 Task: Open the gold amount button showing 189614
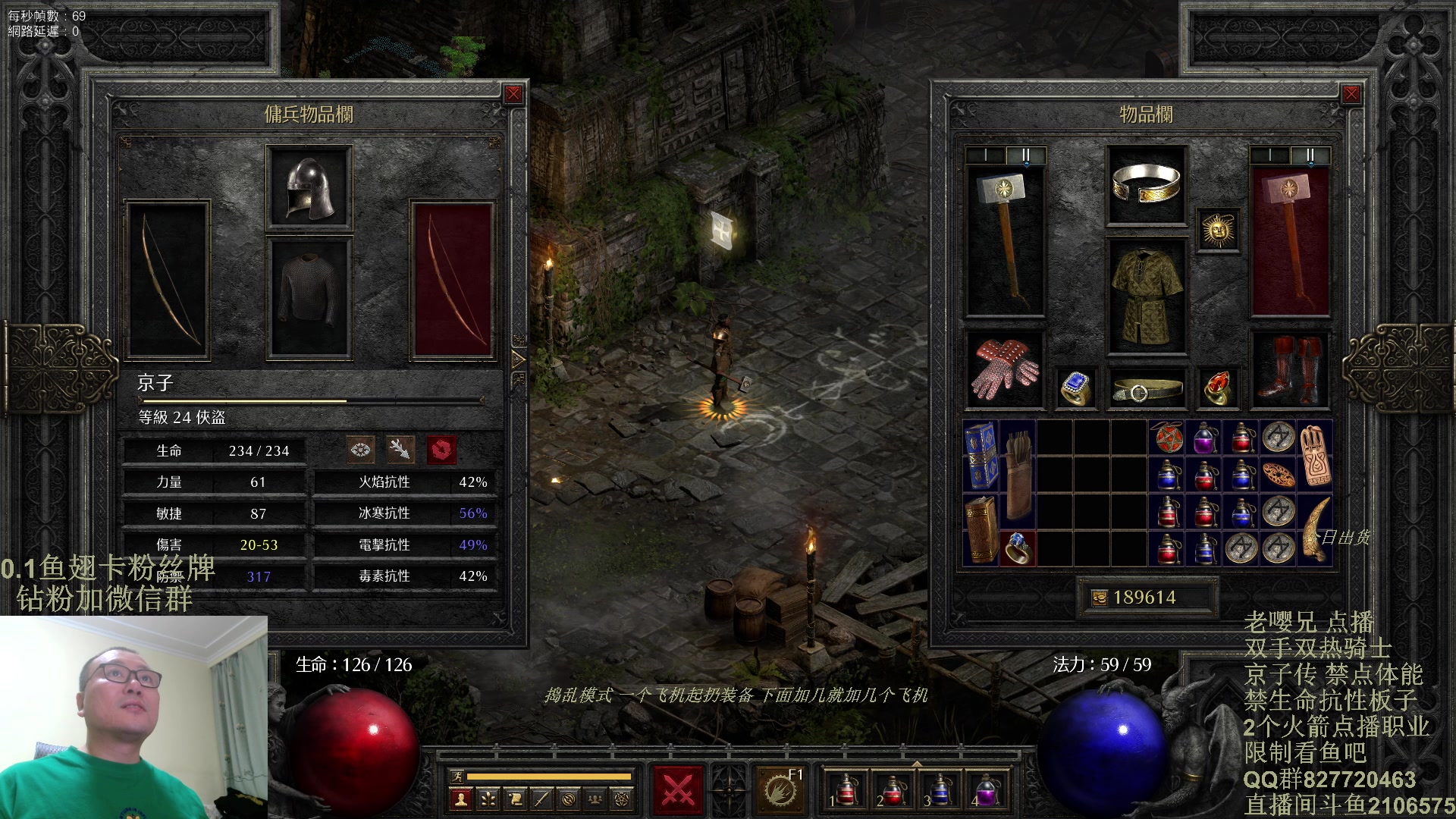(1145, 598)
